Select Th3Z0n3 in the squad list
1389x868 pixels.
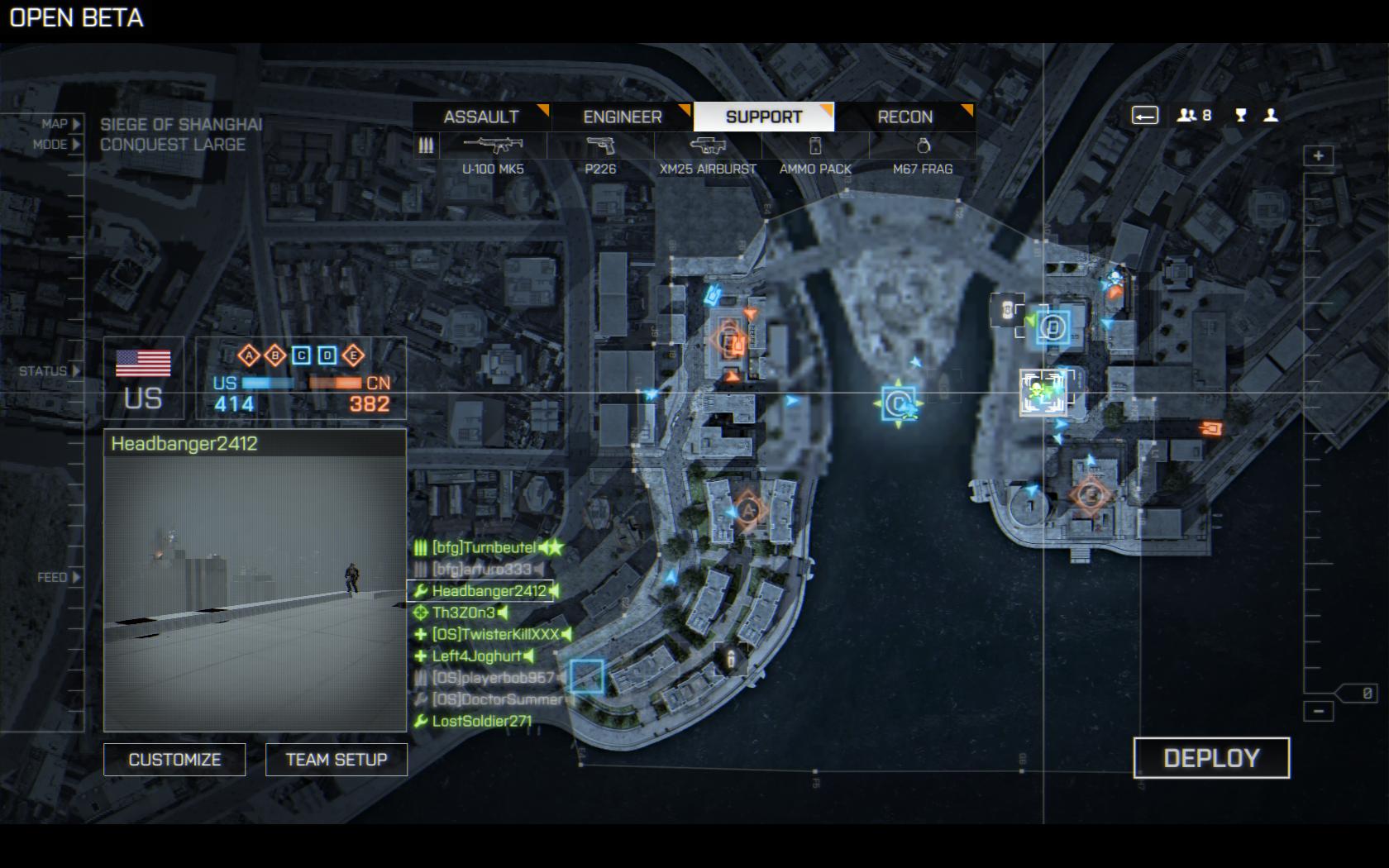463,613
